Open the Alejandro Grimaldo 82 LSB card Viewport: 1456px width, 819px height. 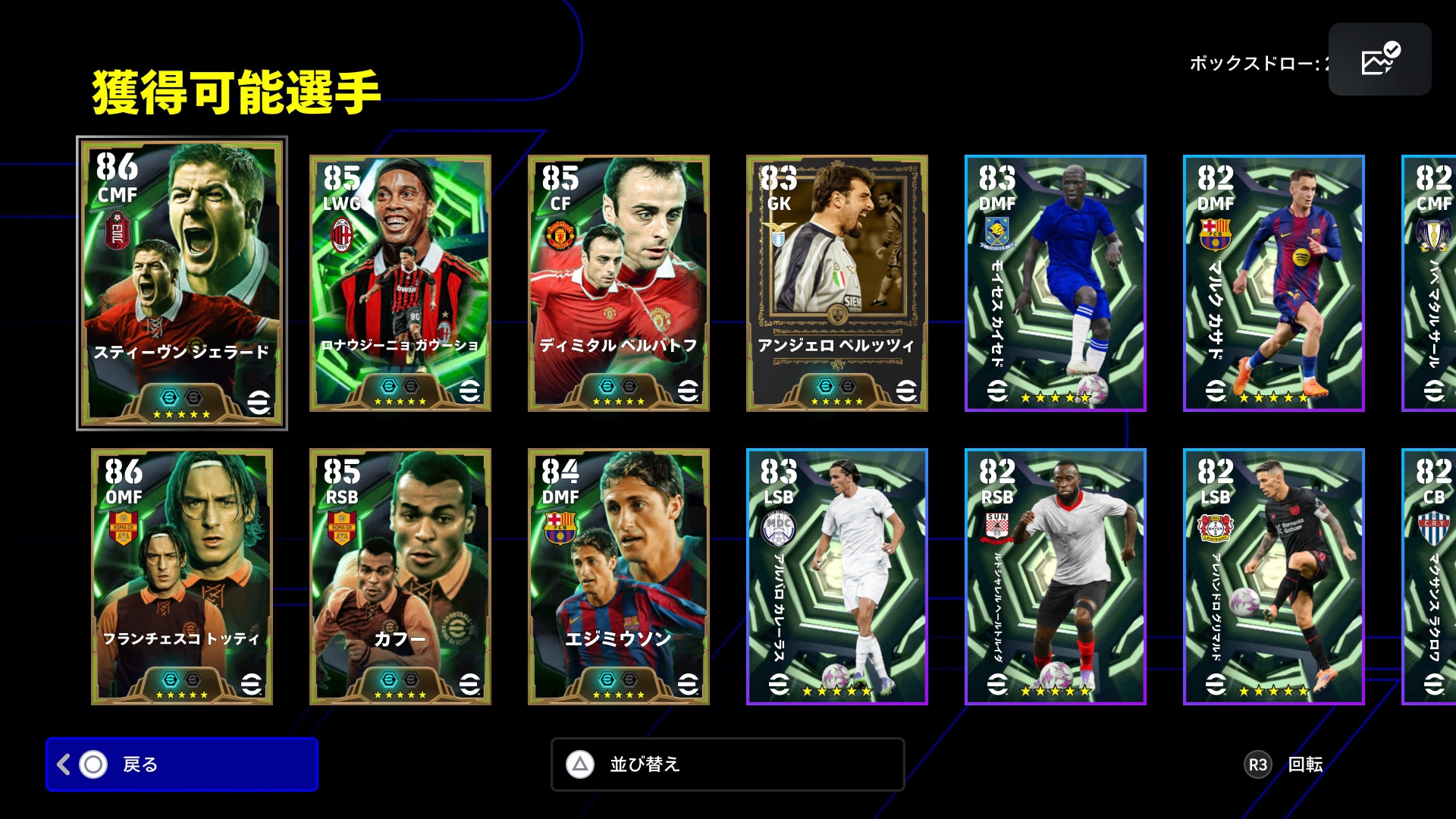tap(1273, 576)
